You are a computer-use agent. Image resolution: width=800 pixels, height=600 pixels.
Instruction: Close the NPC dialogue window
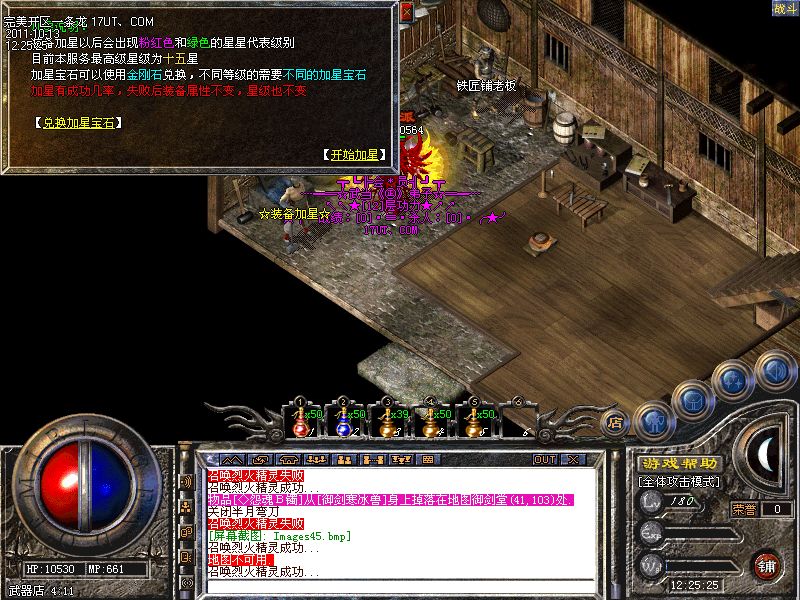coord(406,12)
